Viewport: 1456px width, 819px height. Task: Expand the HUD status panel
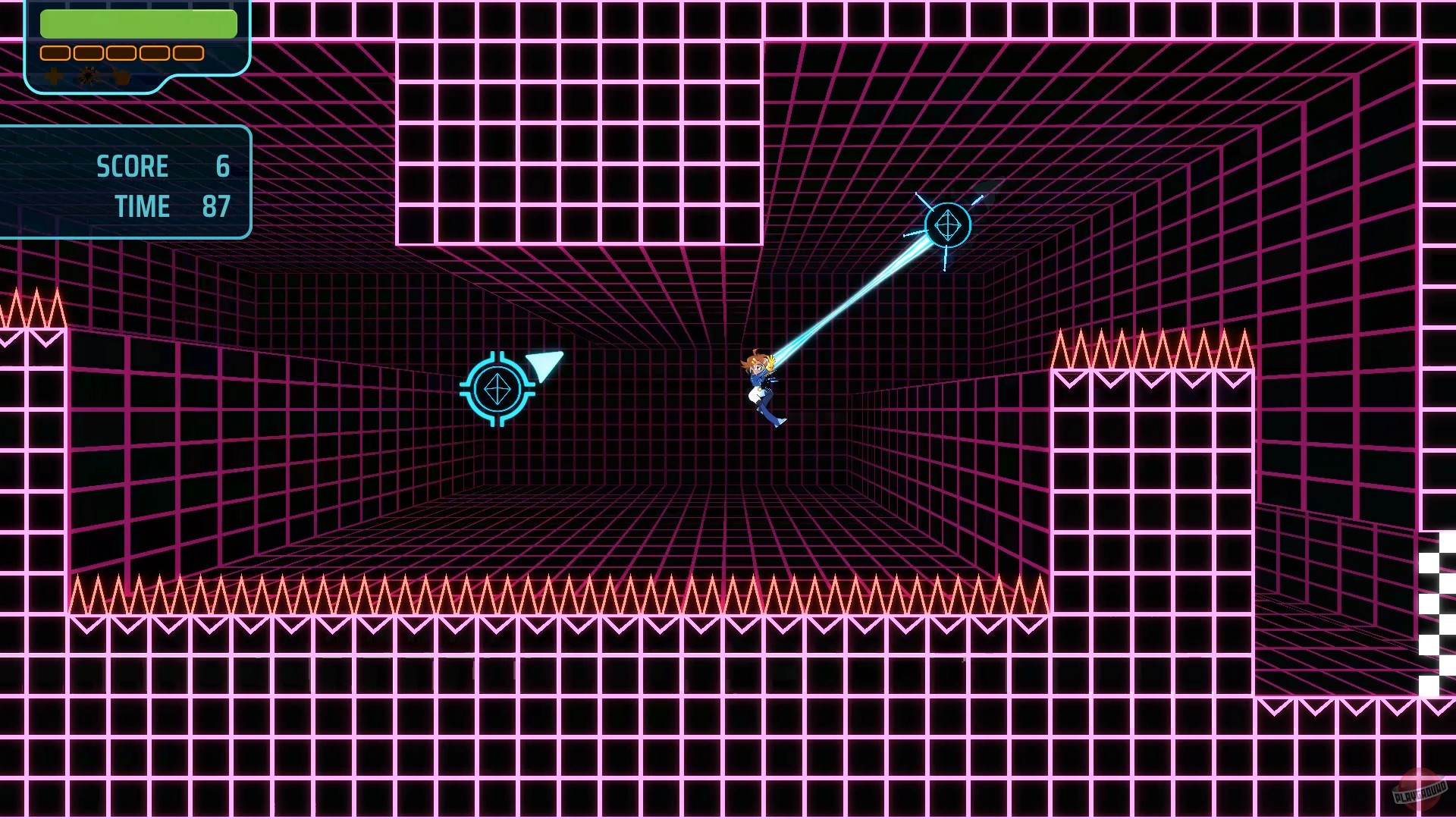click(x=136, y=45)
